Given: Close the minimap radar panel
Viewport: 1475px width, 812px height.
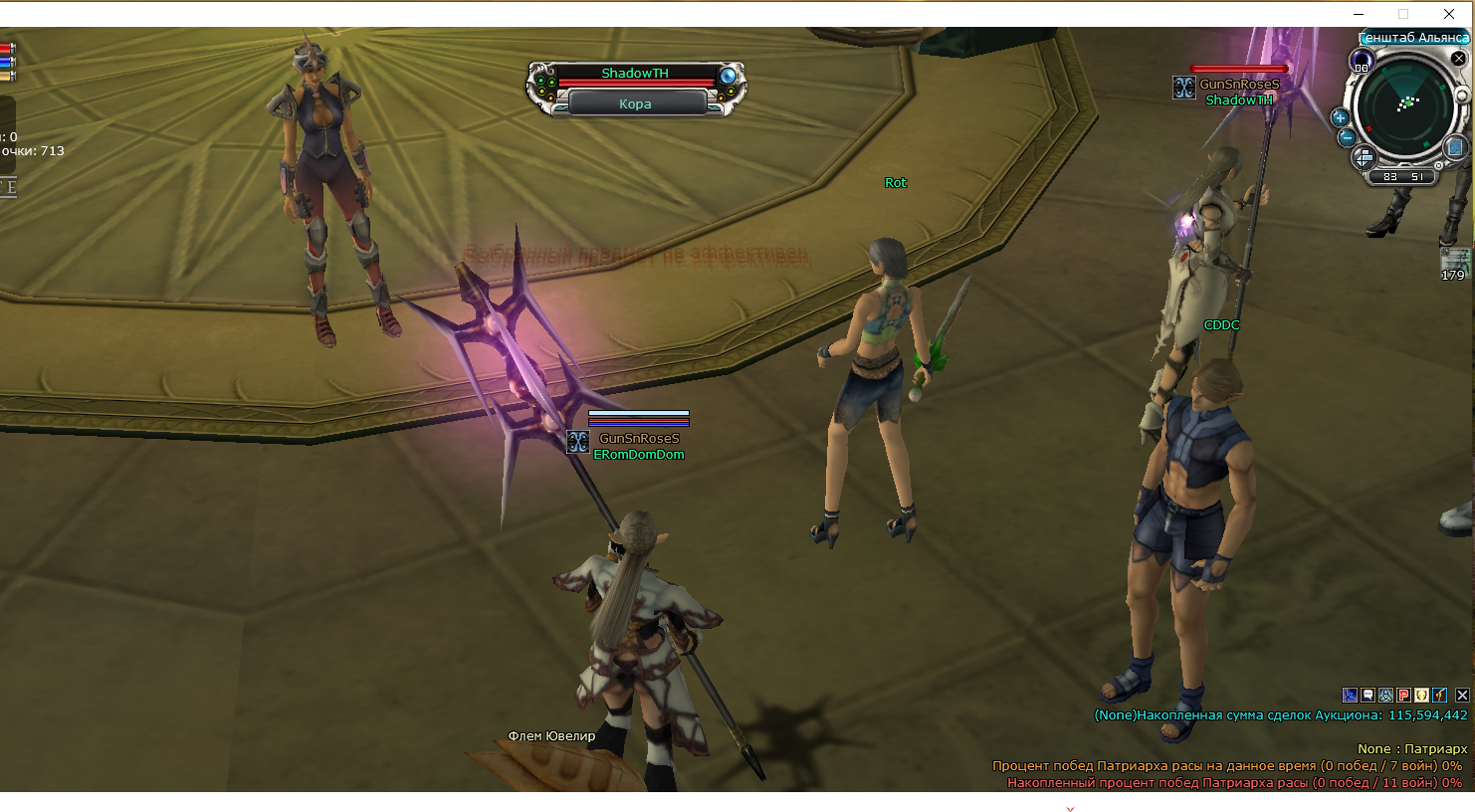Looking at the screenshot, I should (1458, 59).
